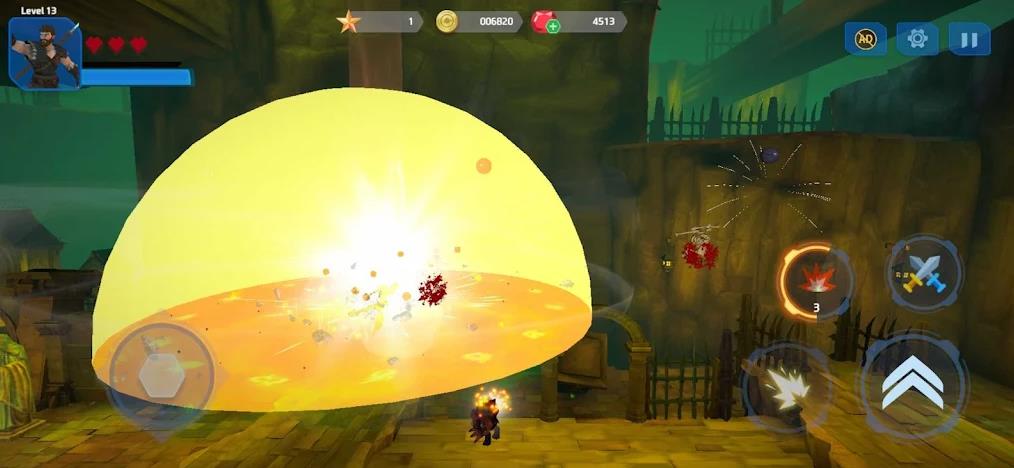Add more red gems with the plus
Screen dimensions: 1014x468
coord(553,26)
